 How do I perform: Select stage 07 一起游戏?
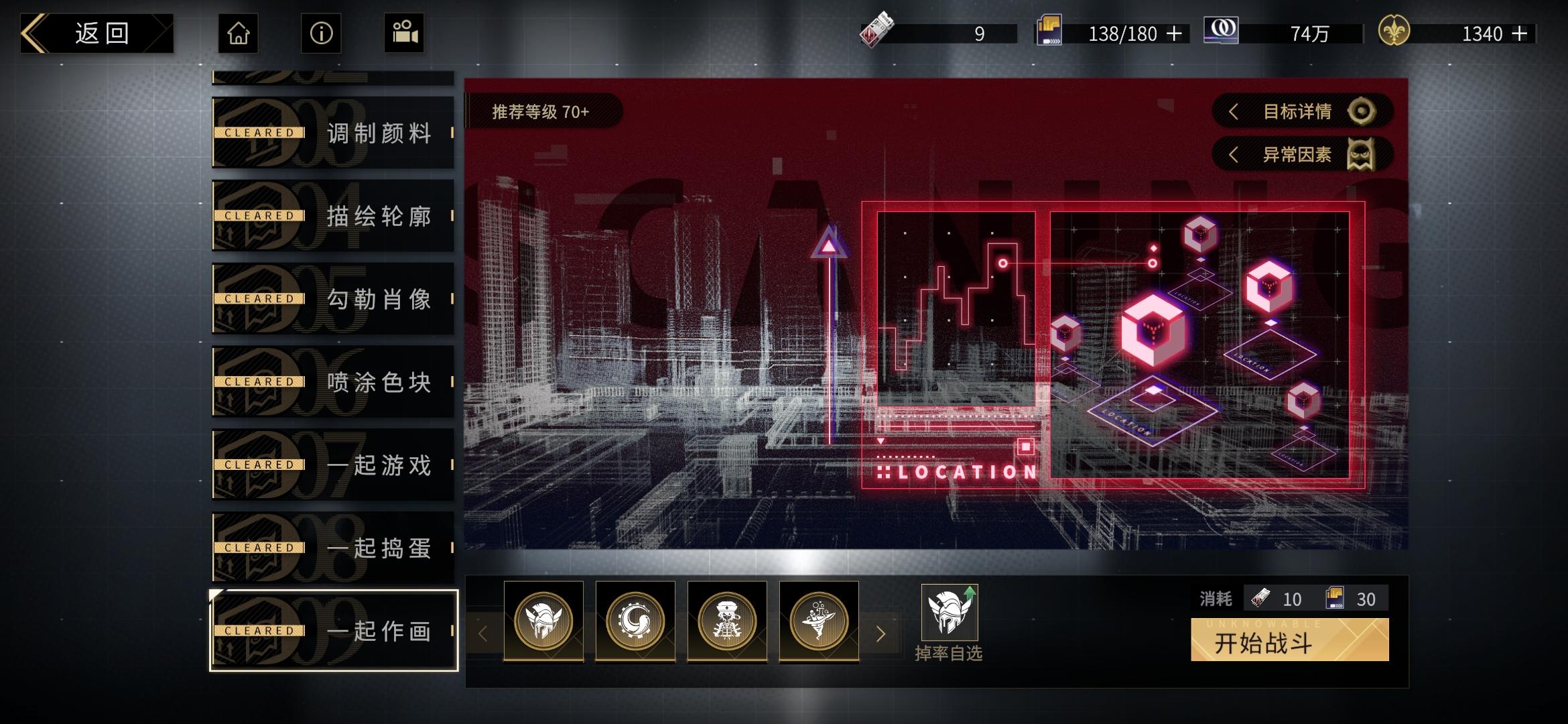(333, 465)
